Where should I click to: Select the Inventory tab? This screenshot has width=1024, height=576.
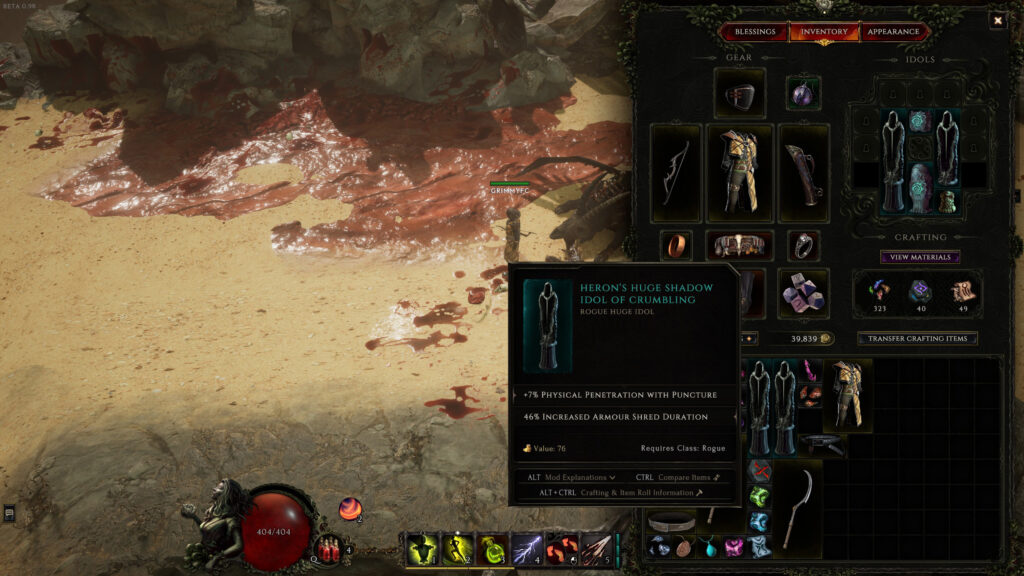tap(824, 32)
